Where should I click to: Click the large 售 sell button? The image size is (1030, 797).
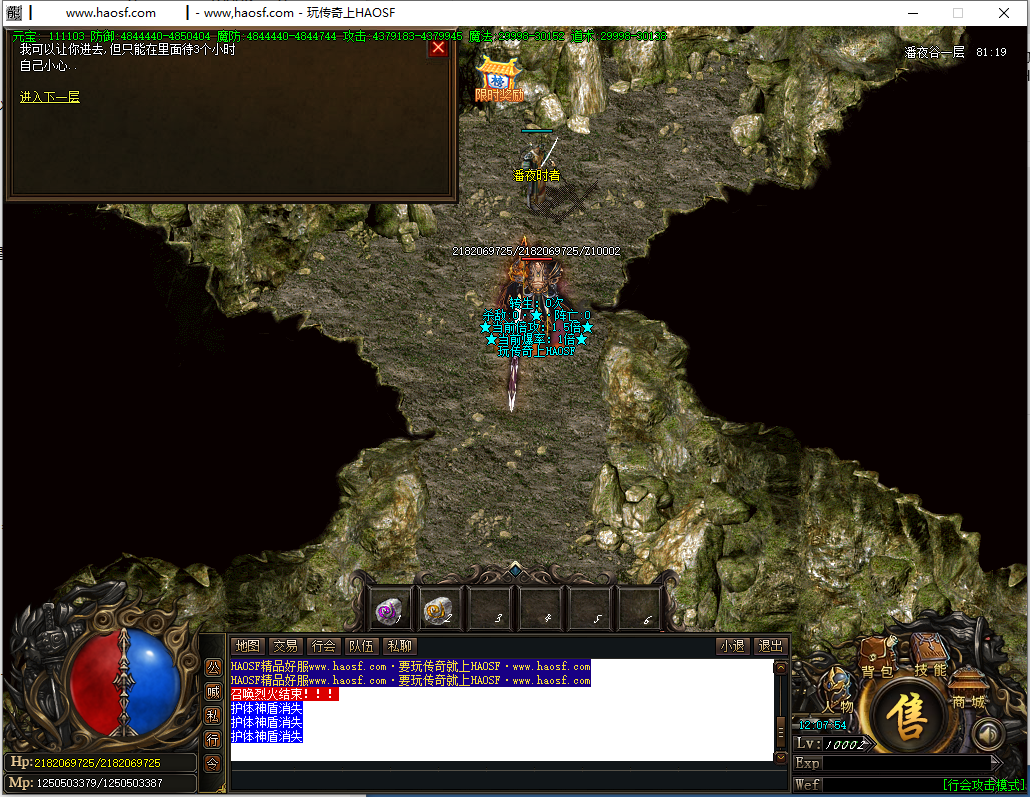click(x=909, y=718)
